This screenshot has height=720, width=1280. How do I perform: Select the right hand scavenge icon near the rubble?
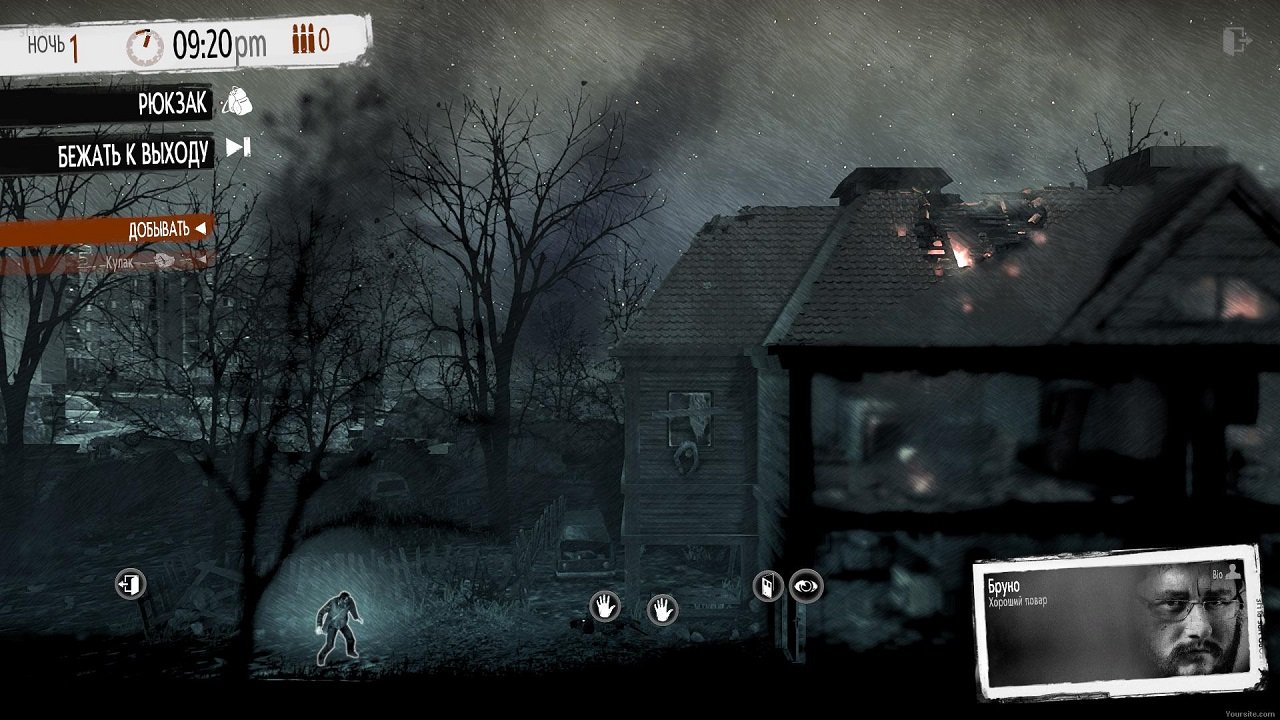(x=662, y=609)
